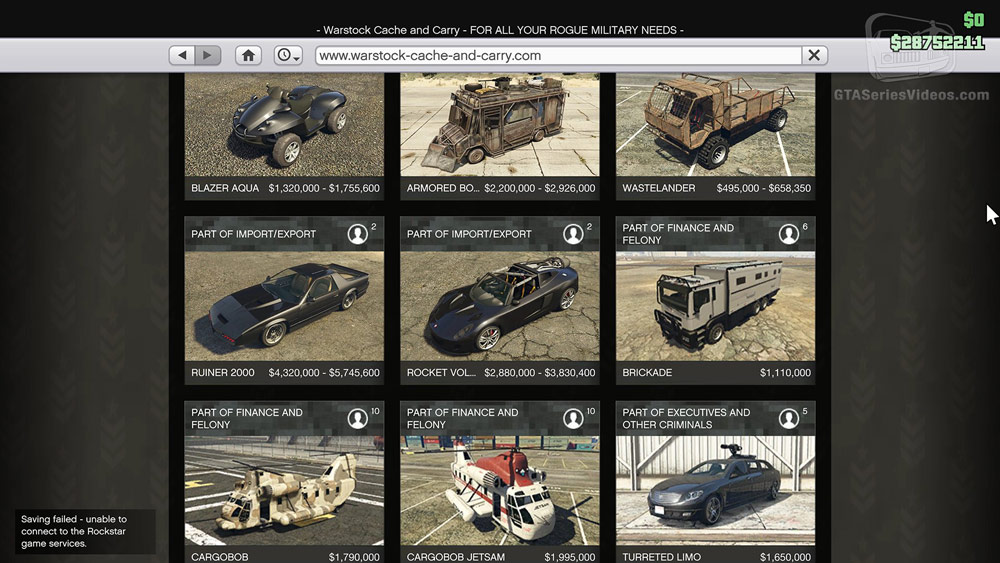This screenshot has height=563, width=1000.
Task: Open the Brickade vehicle listing
Action: coord(716,305)
